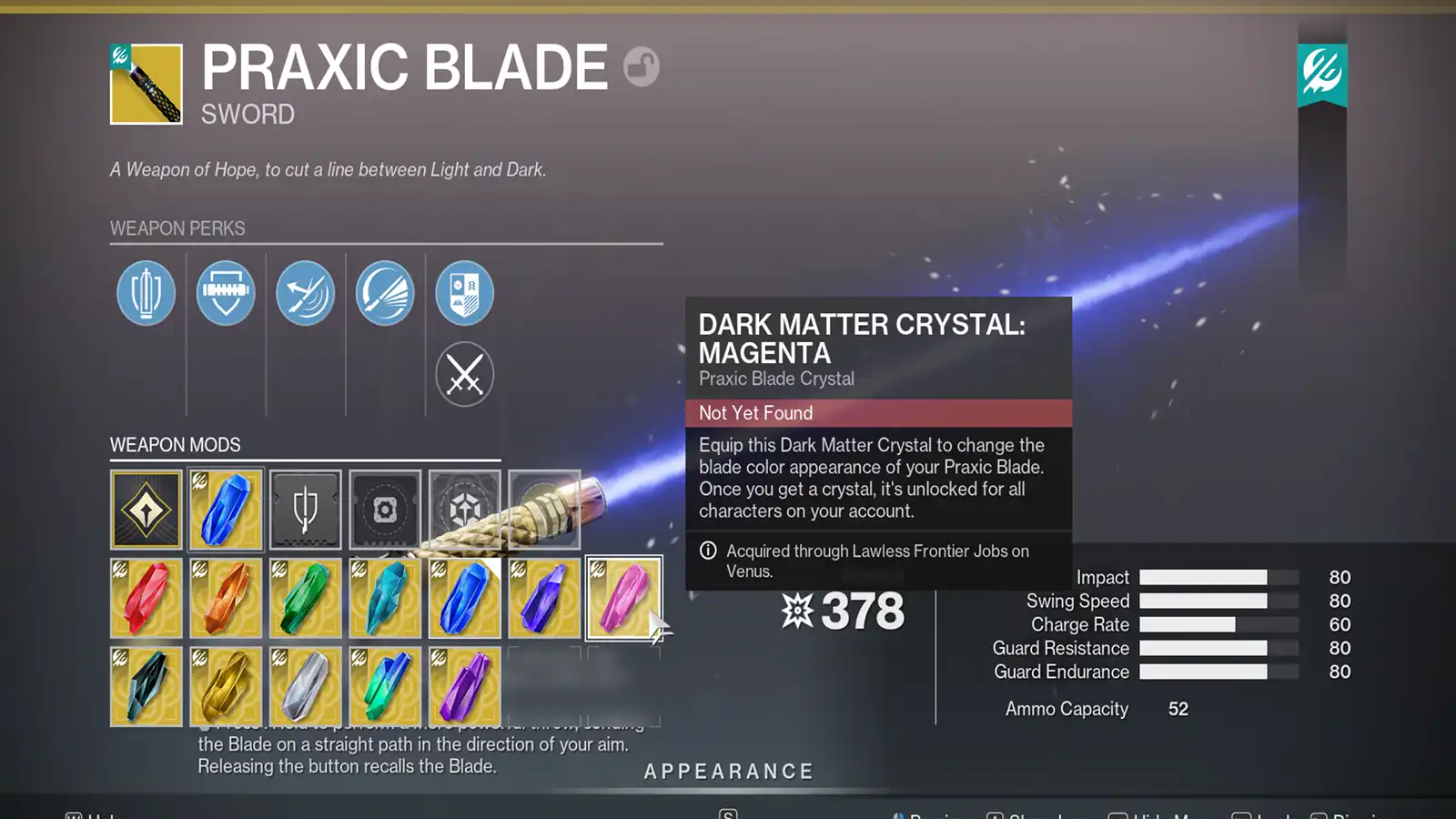The width and height of the screenshot is (1456, 819).
Task: Select the adaptive frame perk icon
Action: point(146,293)
